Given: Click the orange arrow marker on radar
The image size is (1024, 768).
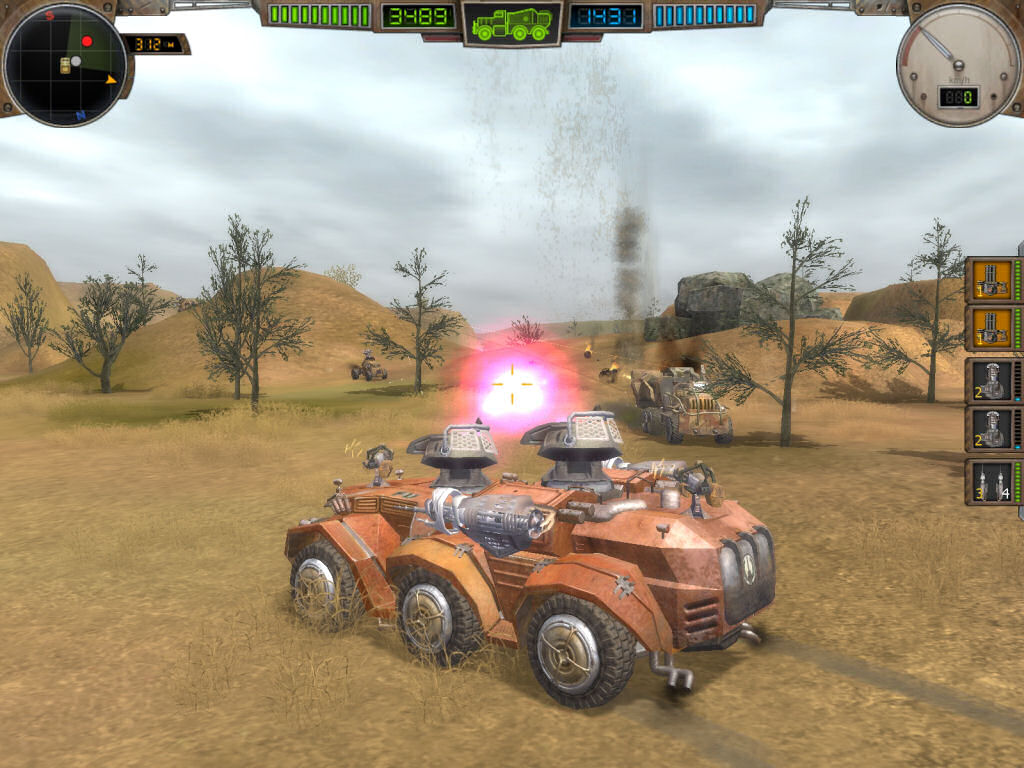Looking at the screenshot, I should (x=111, y=79).
